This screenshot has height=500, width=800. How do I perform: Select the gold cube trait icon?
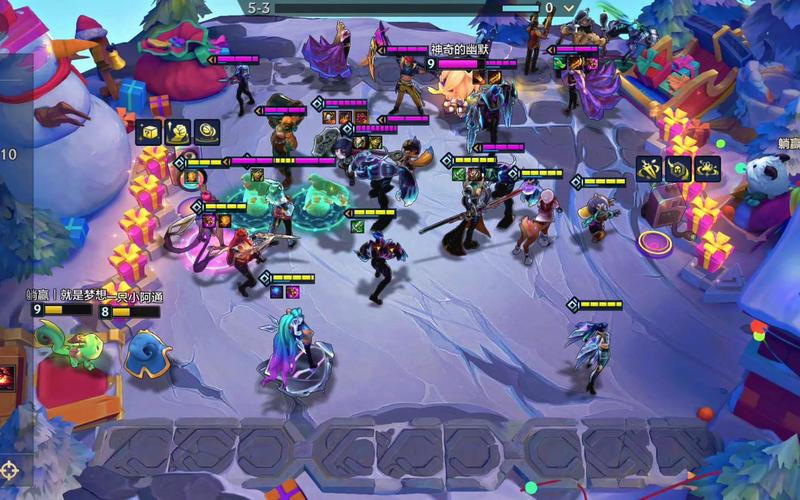pos(149,132)
